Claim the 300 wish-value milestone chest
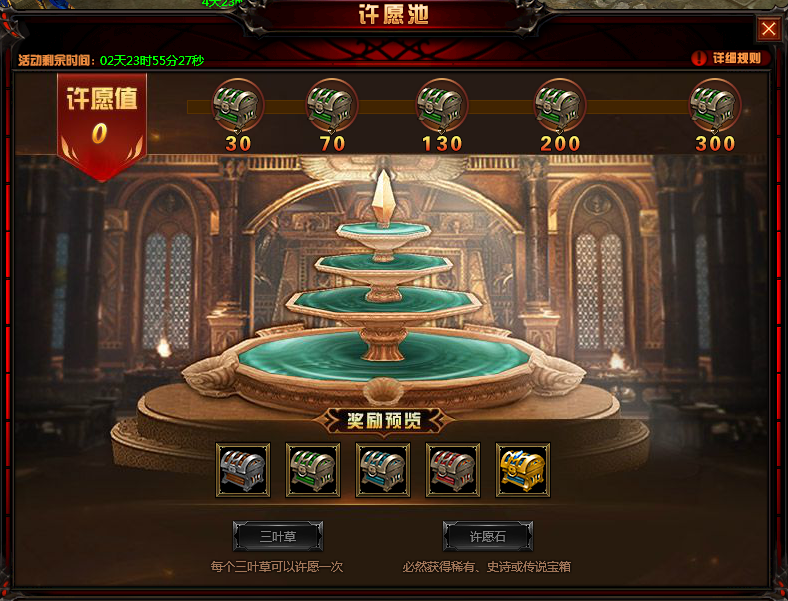788x601 pixels. click(715, 103)
